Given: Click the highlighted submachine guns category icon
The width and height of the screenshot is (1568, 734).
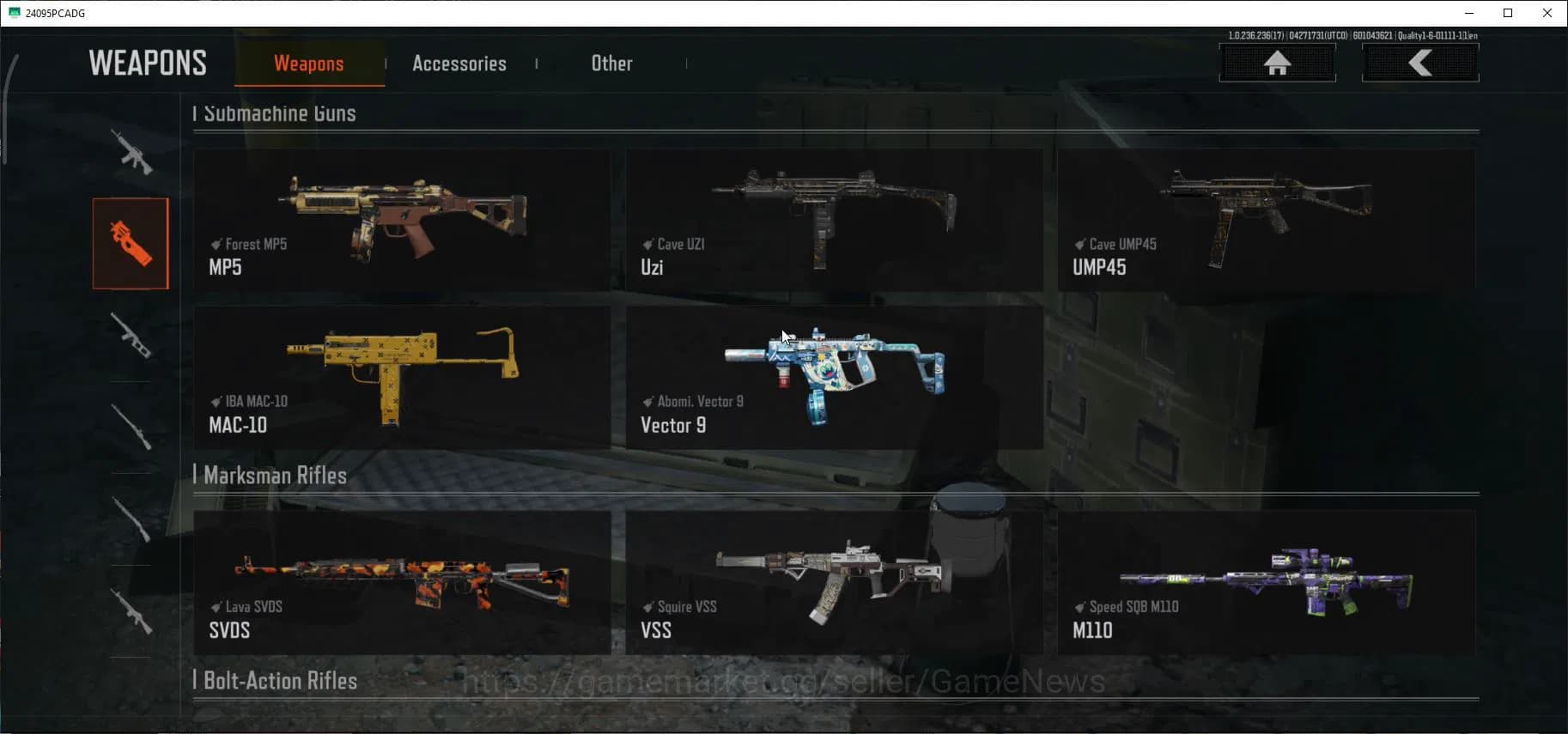Looking at the screenshot, I should click(131, 243).
